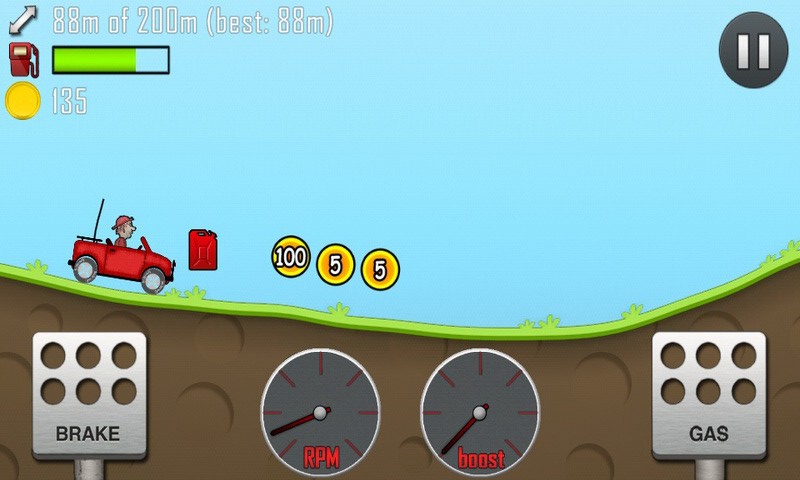Pause the game with the pause button
800x480 pixels.
753,49
